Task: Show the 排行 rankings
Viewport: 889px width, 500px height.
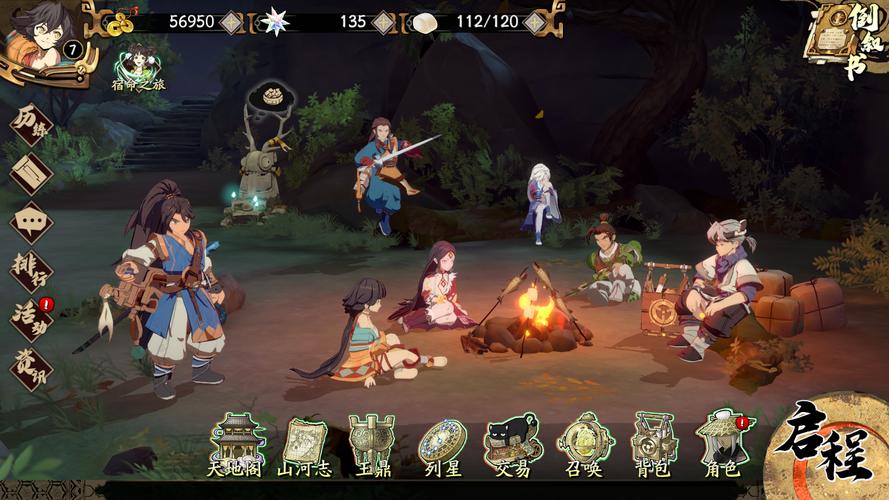Action: click(30, 269)
